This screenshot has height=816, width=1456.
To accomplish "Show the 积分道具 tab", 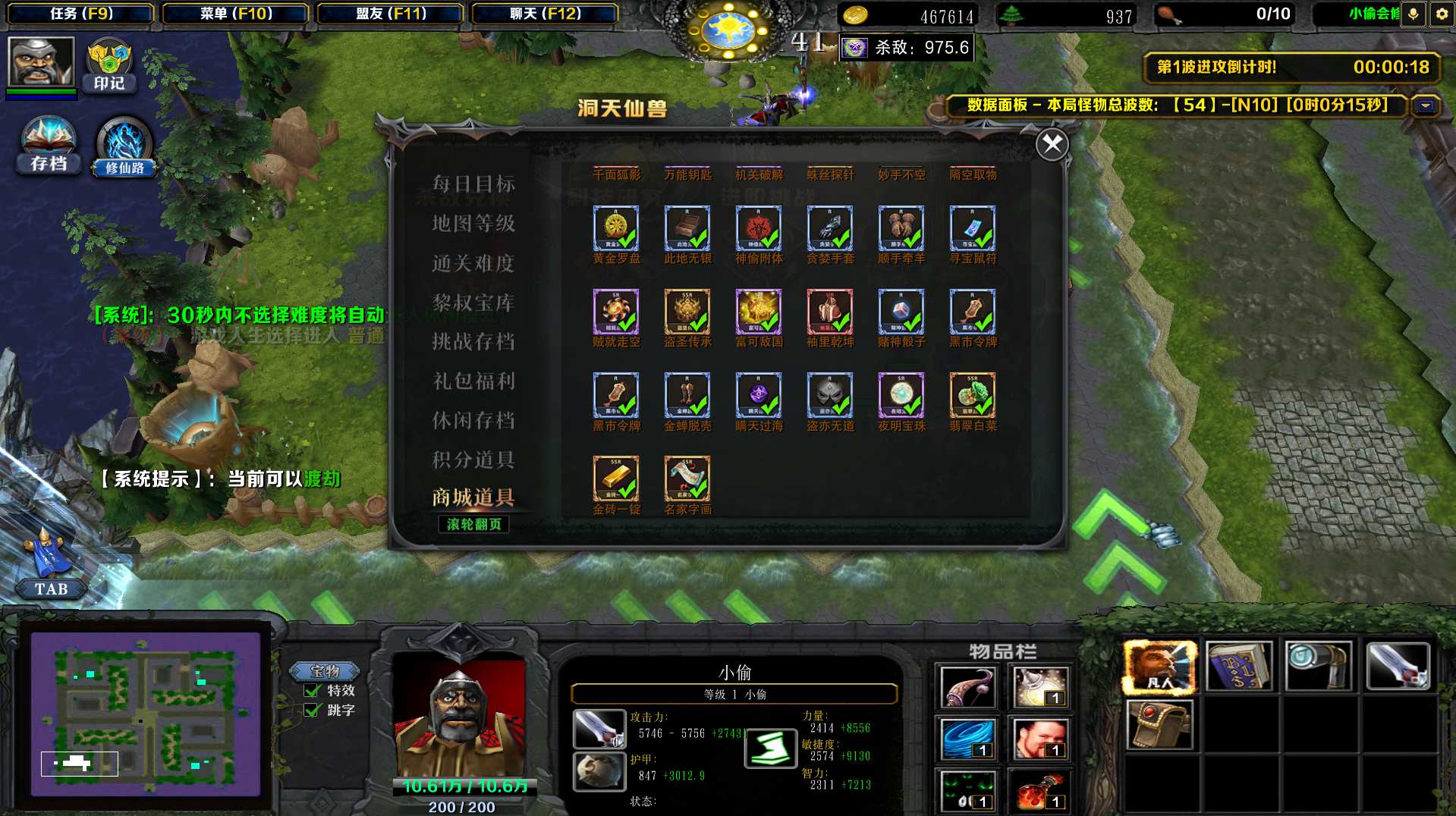I will pyautogui.click(x=473, y=460).
